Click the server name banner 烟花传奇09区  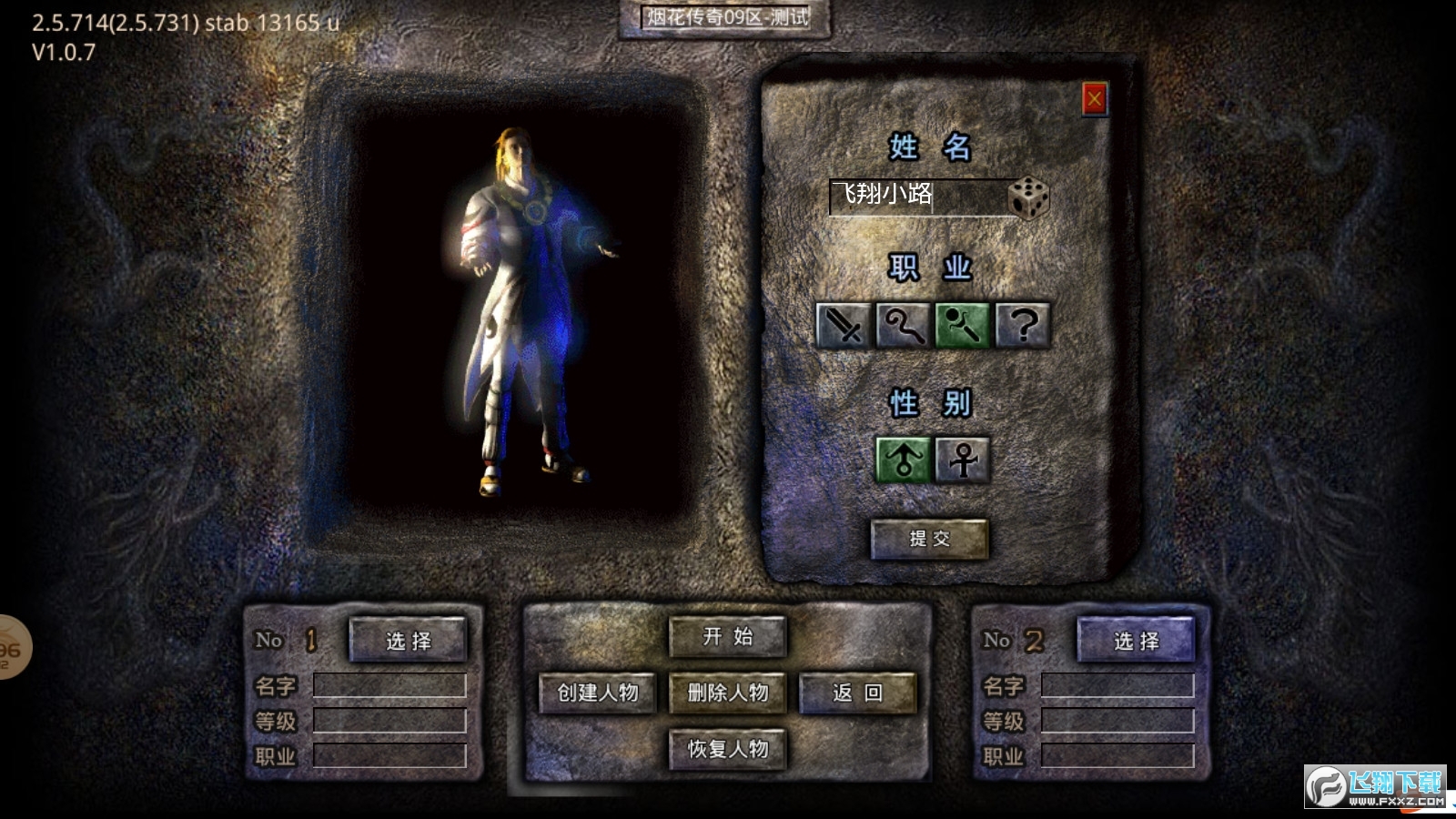725,17
